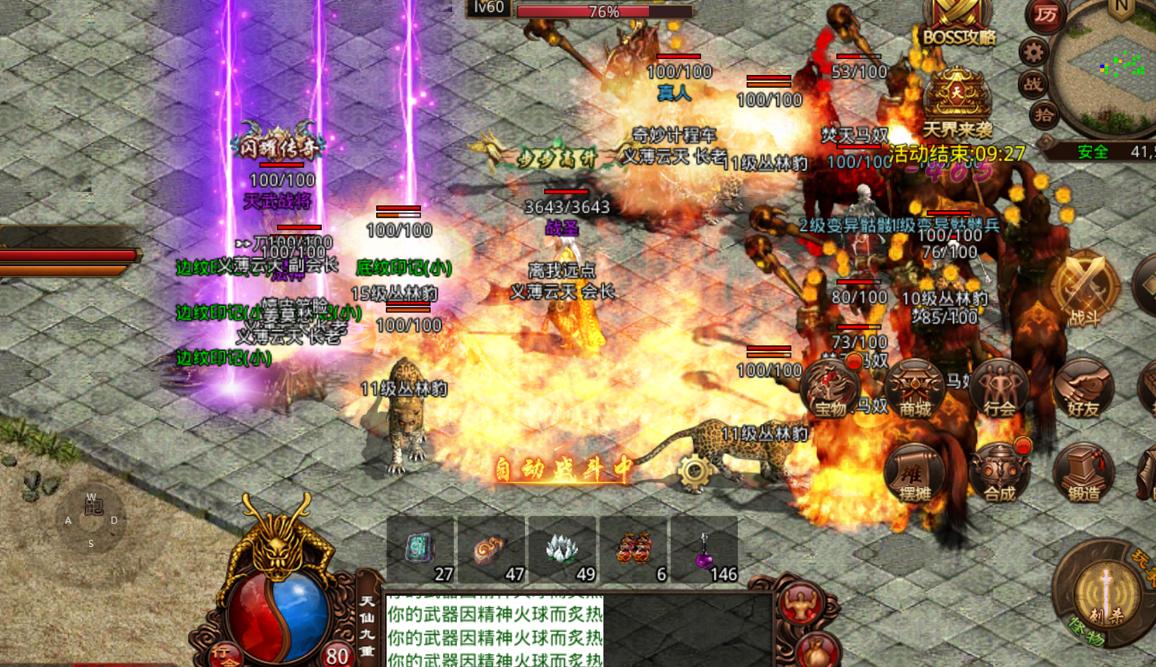1156x667 pixels.
Task: Click the gear beside 自动战斗中
Action: click(x=692, y=469)
